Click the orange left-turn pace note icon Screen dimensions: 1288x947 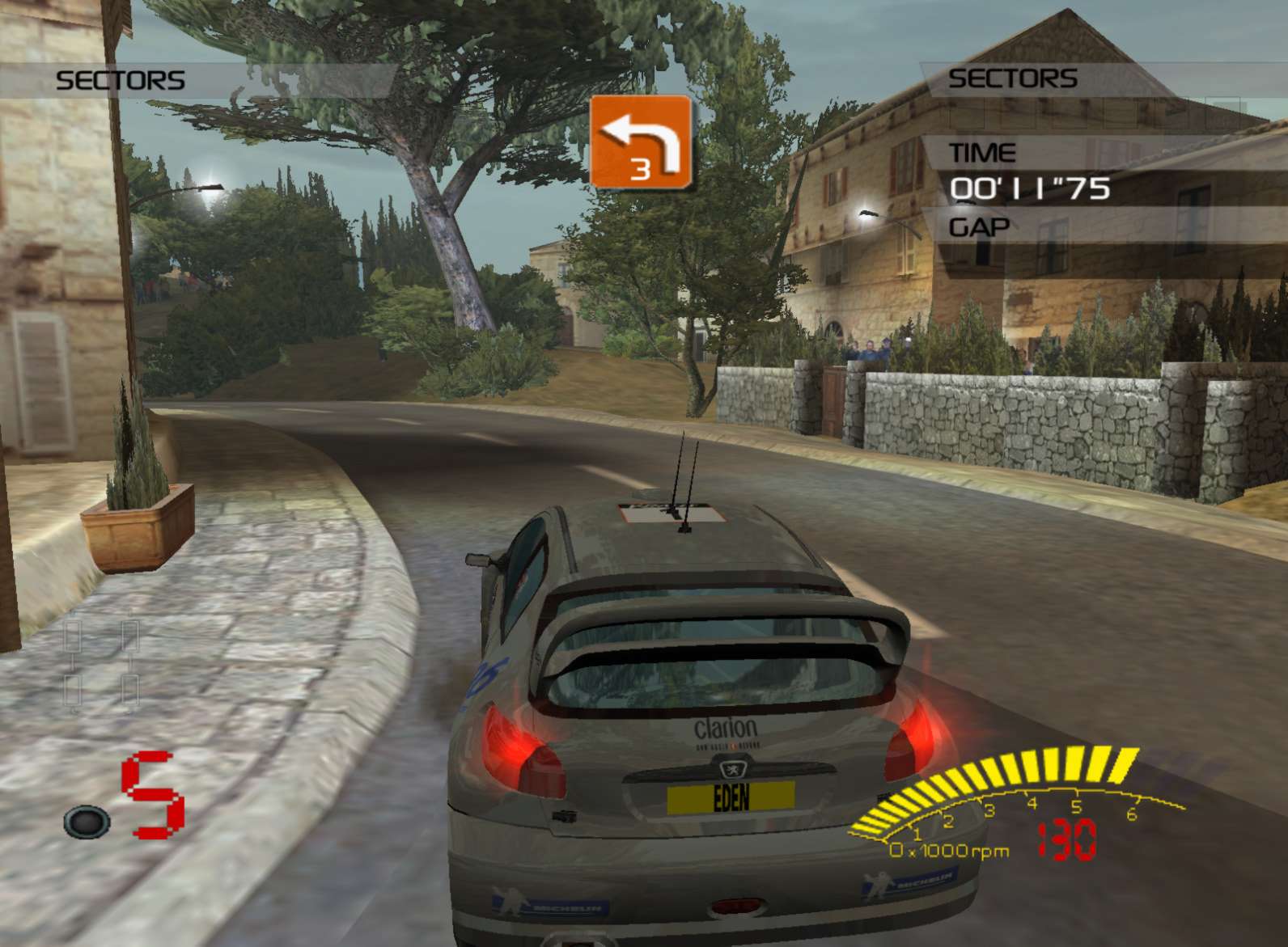coord(641,142)
